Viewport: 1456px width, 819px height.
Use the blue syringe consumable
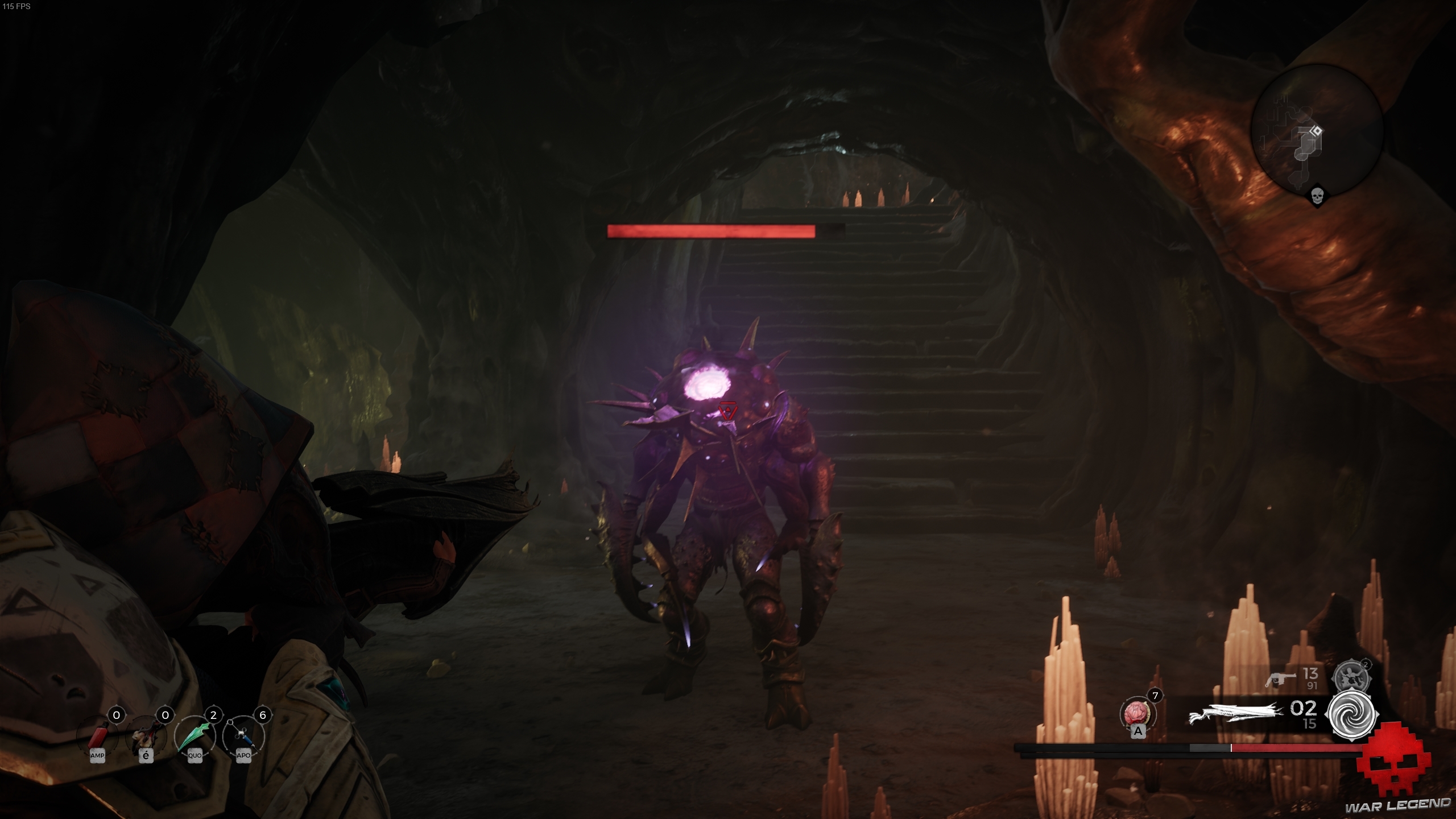243,737
